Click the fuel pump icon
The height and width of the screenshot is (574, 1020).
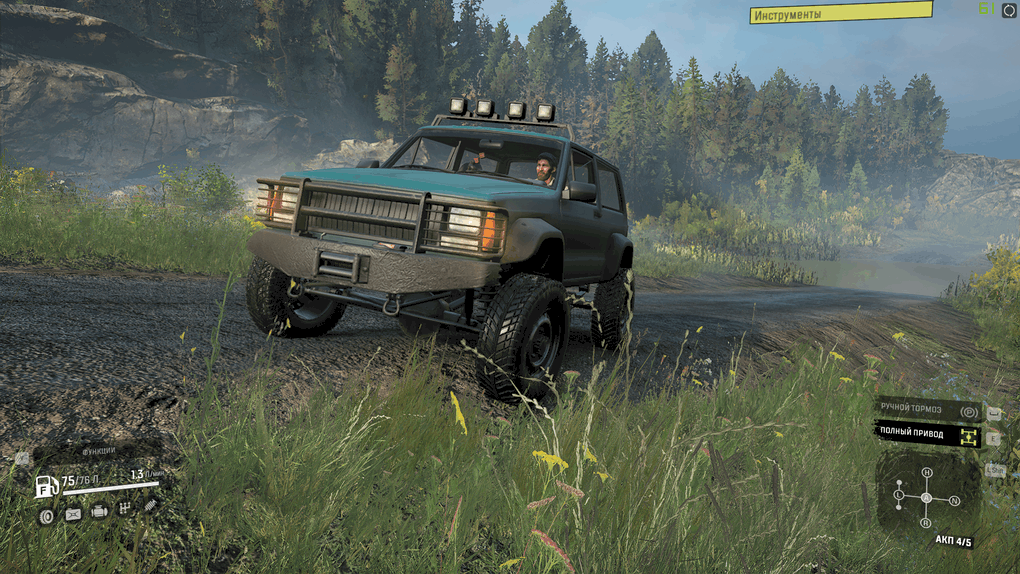point(47,487)
